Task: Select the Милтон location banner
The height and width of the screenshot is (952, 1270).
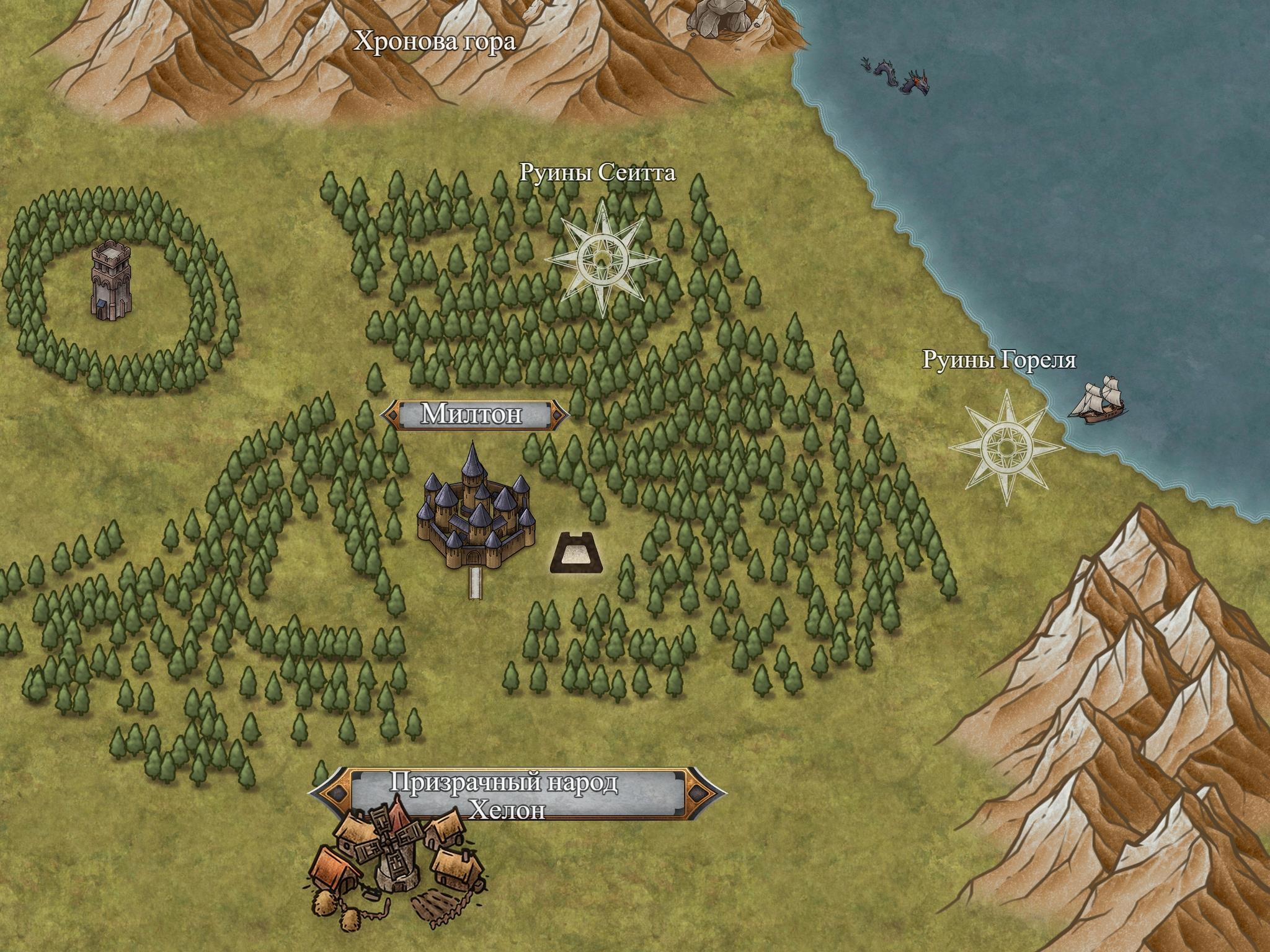Action: [x=475, y=415]
